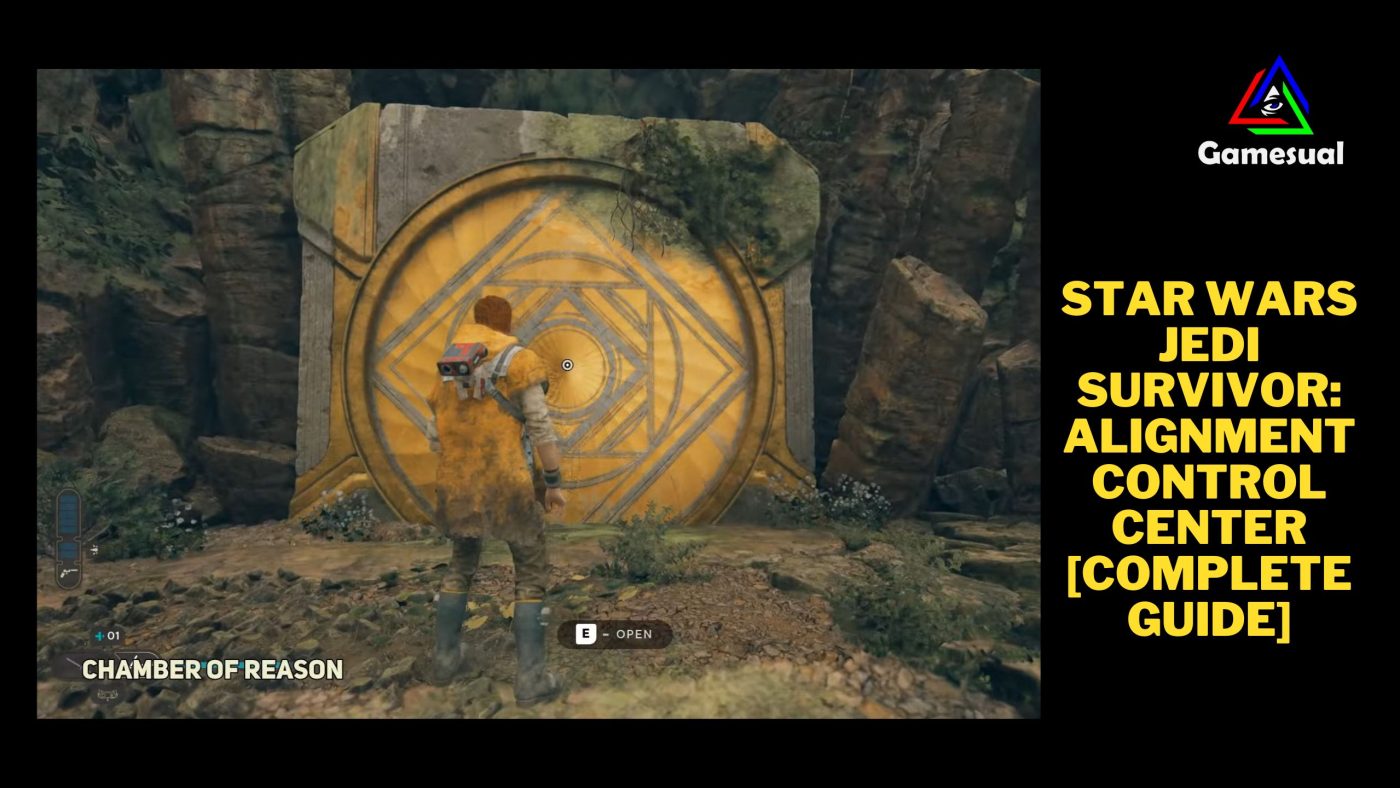Click the aiming reticle on the door
The width and height of the screenshot is (1400, 788).
[x=566, y=366]
